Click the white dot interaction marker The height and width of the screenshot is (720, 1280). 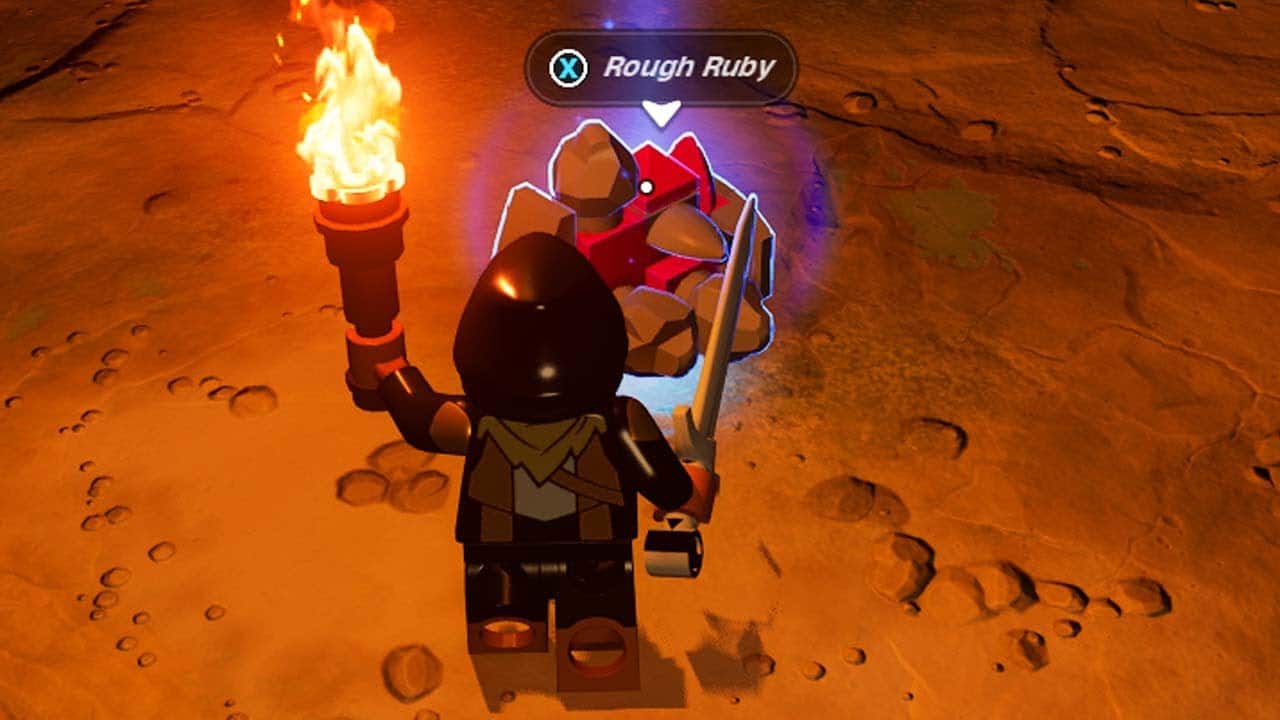648,185
